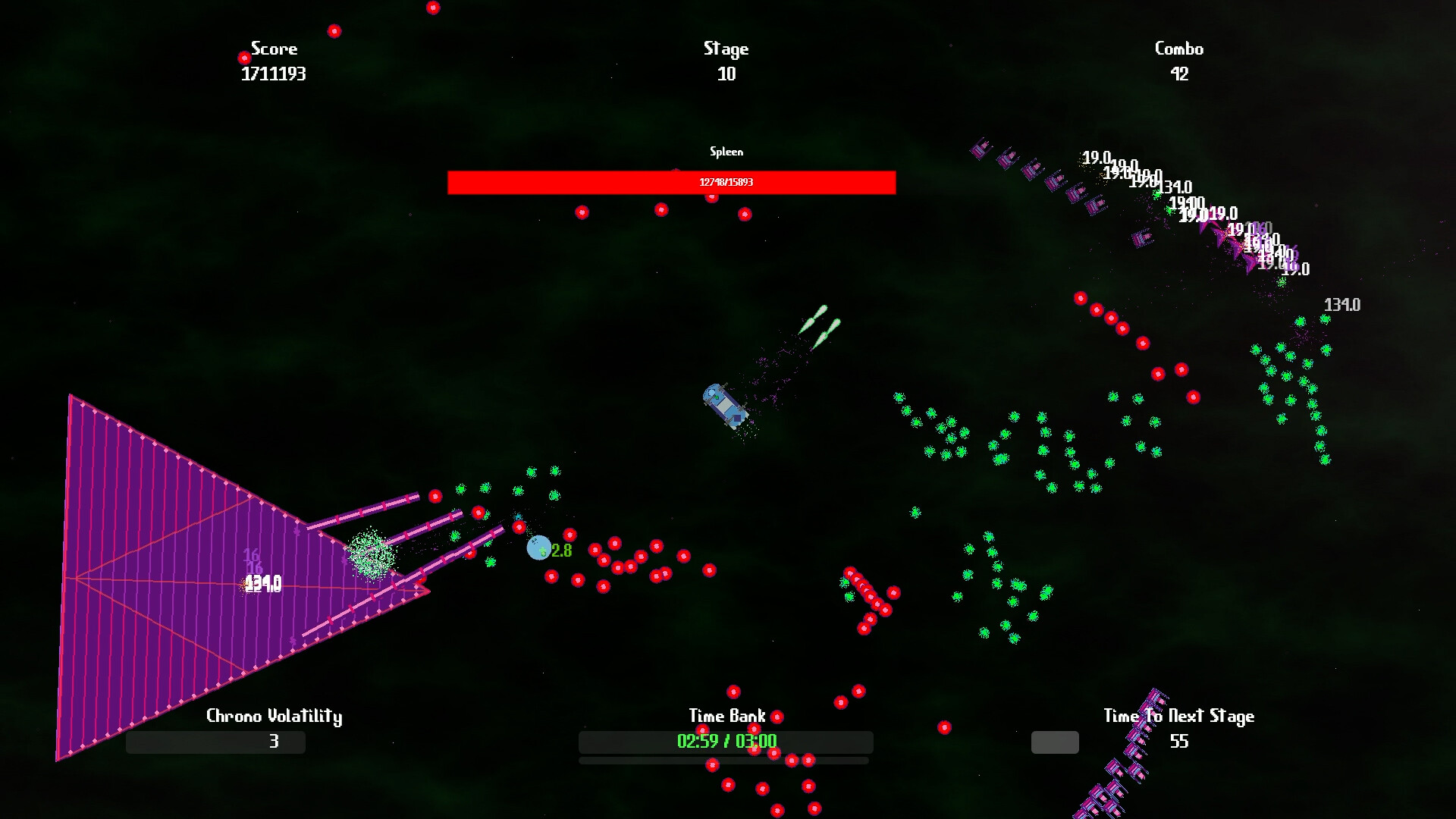Click the Score value 1711193
The height and width of the screenshot is (819, 1456).
275,74
